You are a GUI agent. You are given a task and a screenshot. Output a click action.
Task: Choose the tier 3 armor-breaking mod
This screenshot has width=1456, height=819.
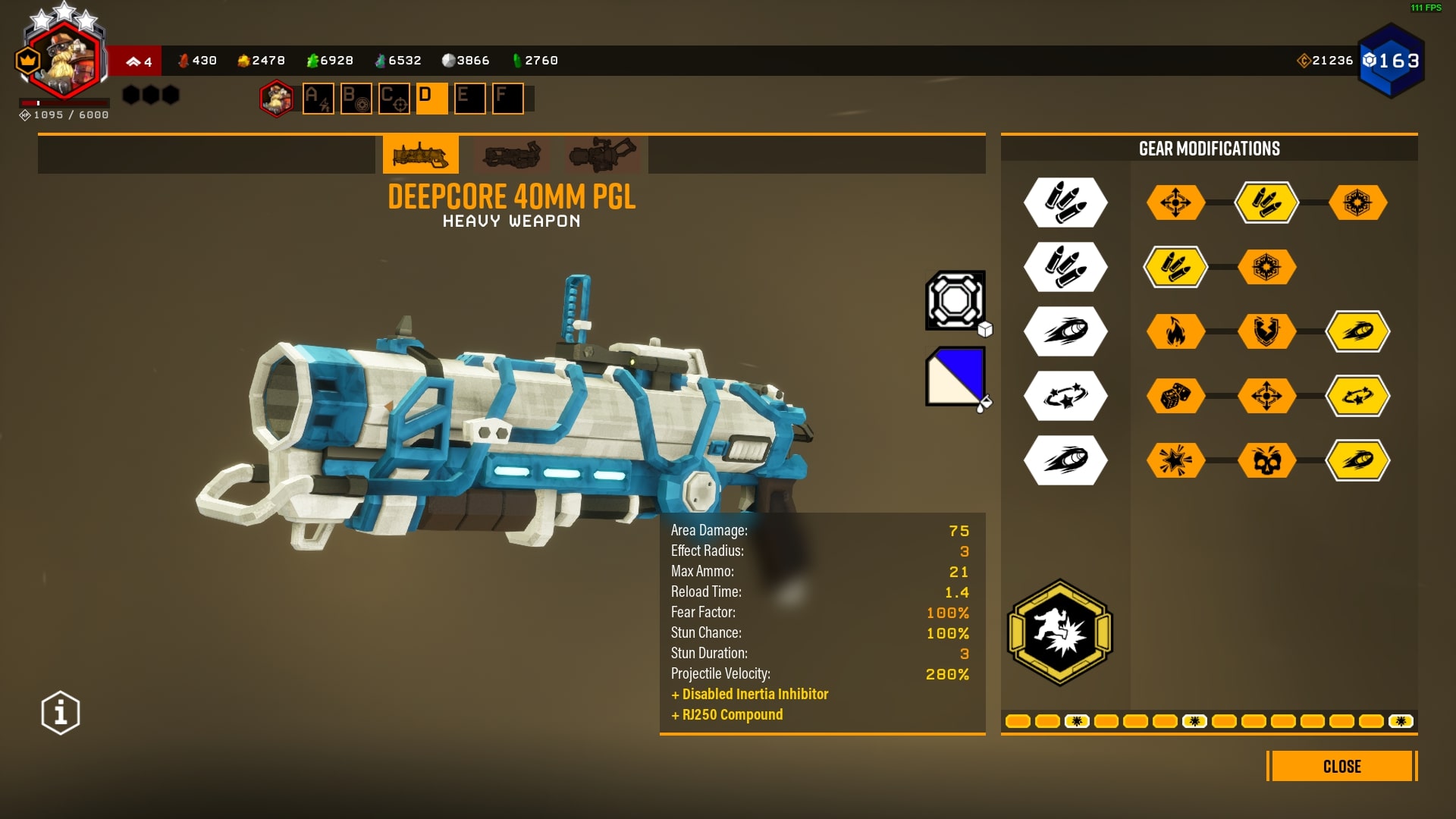point(1266,331)
